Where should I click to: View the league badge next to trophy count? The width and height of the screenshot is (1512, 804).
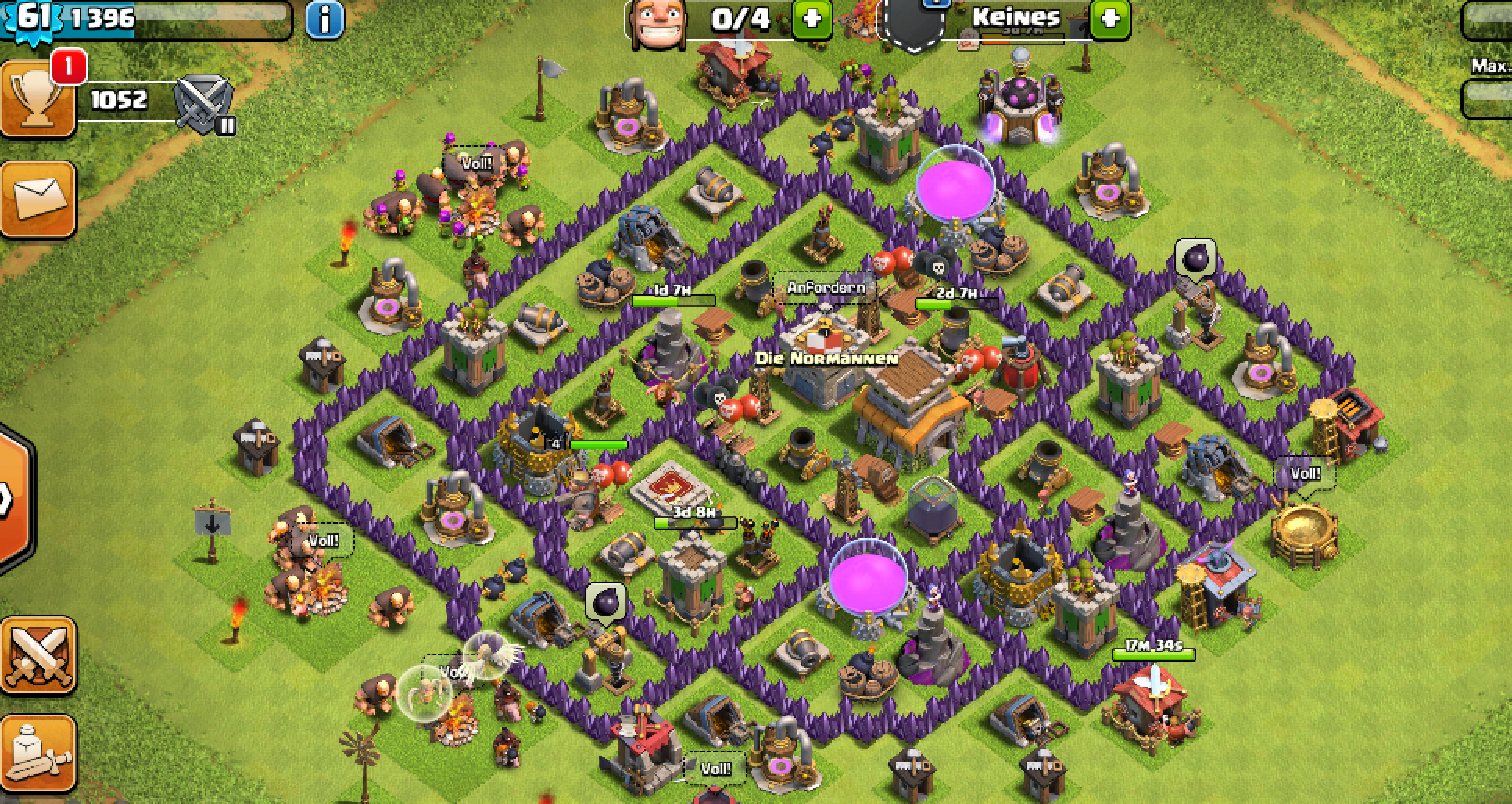[203, 104]
